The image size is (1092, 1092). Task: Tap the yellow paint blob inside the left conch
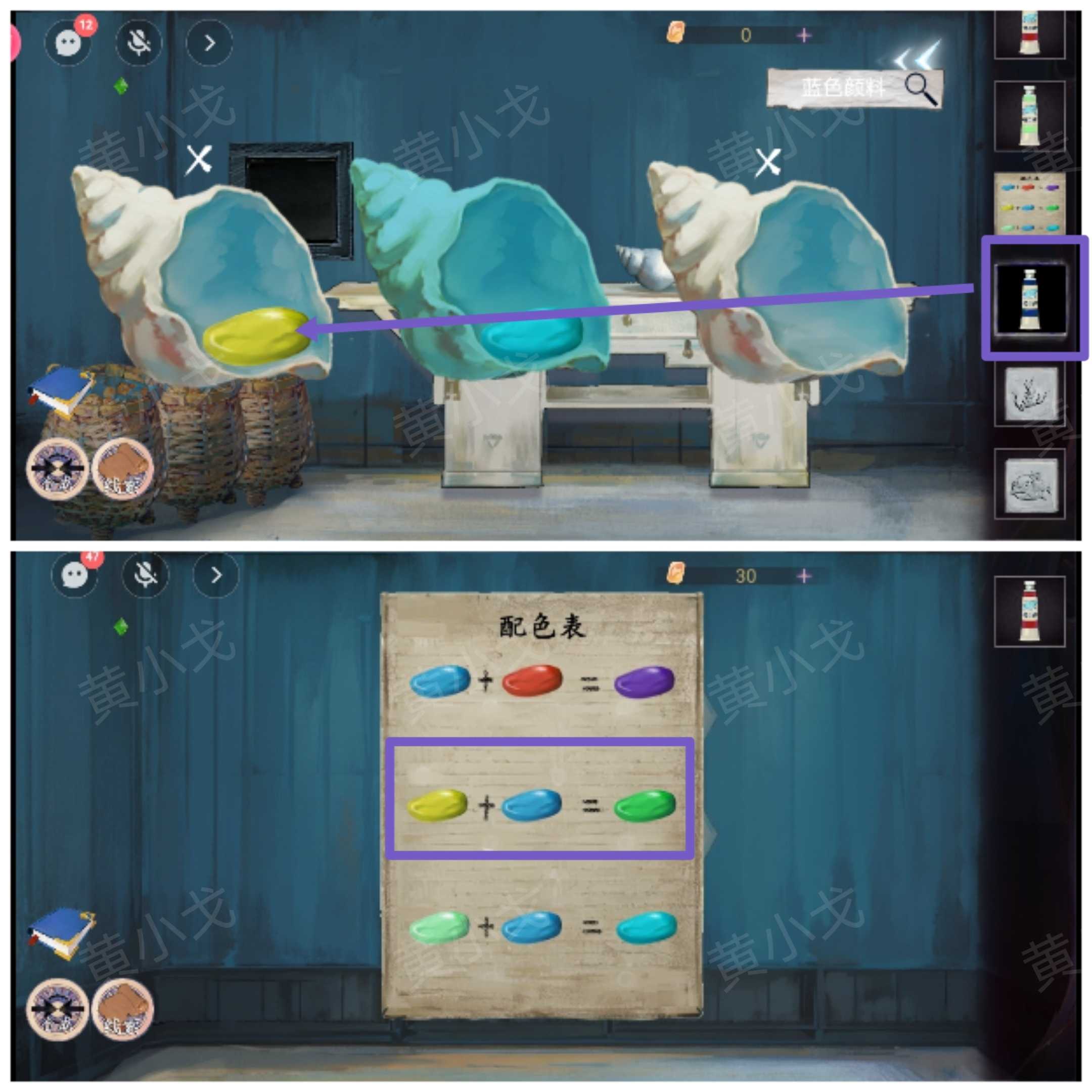click(x=254, y=336)
